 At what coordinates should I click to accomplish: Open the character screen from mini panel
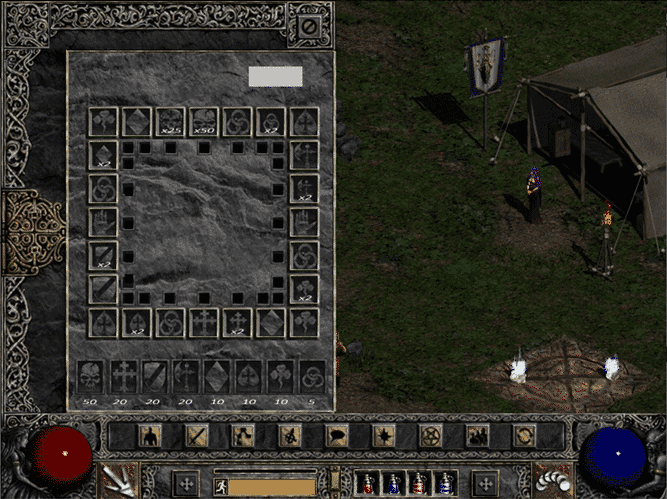[x=150, y=435]
